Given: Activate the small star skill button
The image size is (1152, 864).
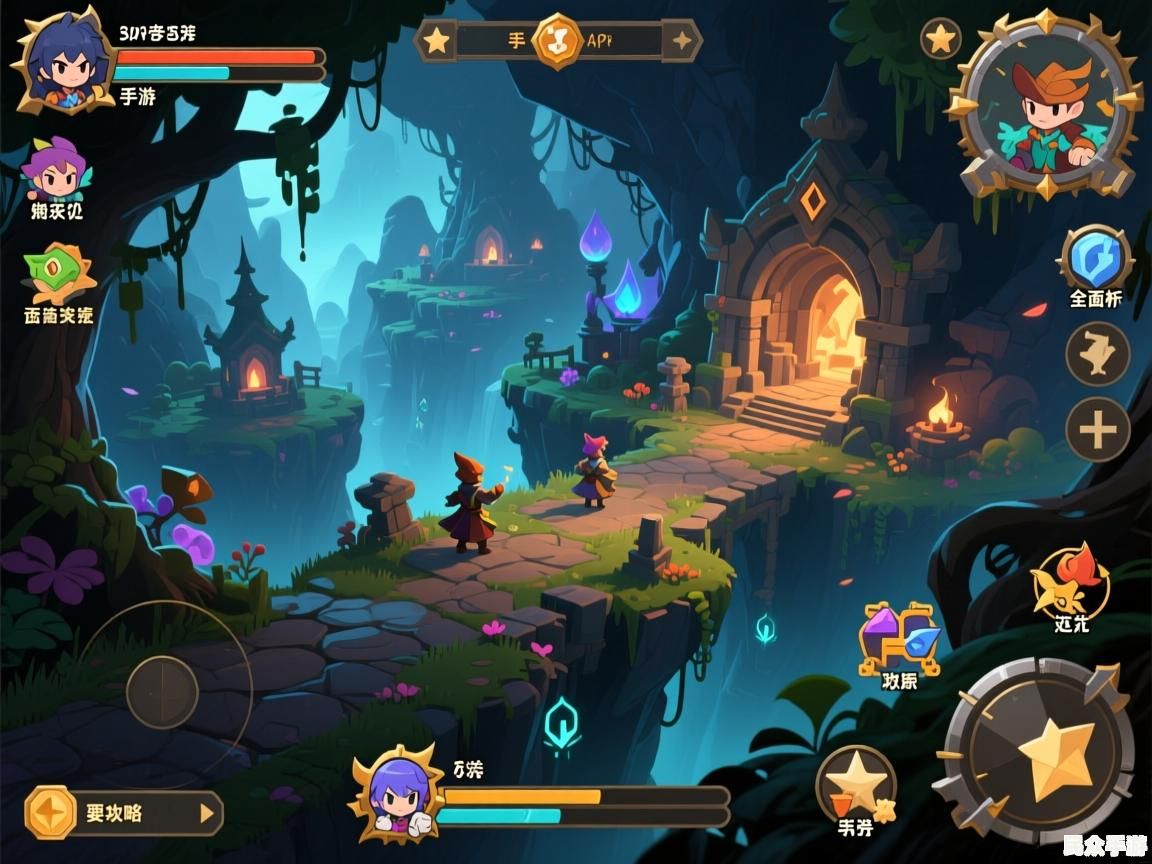Looking at the screenshot, I should click(856, 782).
